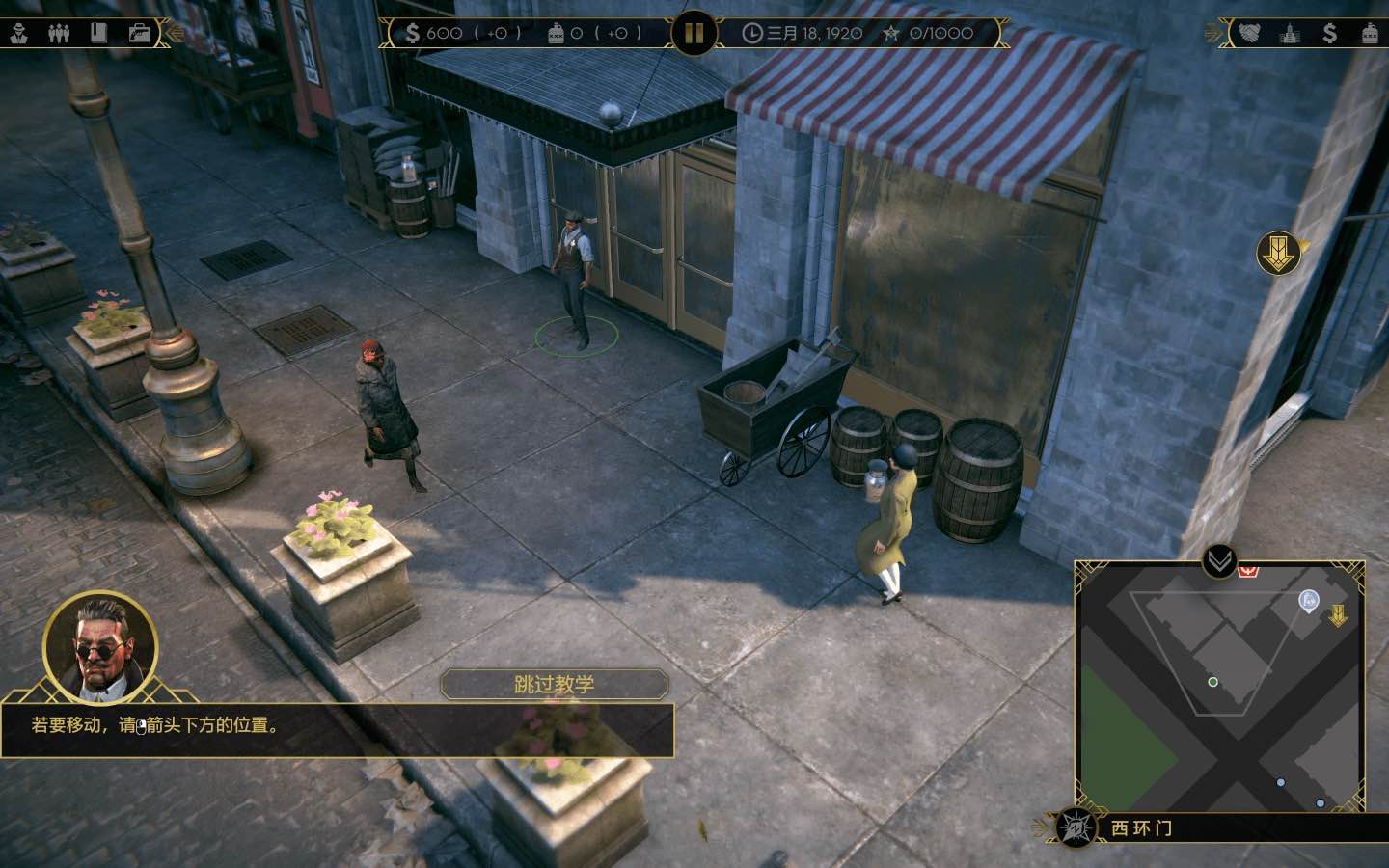Collapse the minimap using the double chevron
The width and height of the screenshot is (1389, 868).
pyautogui.click(x=1217, y=559)
